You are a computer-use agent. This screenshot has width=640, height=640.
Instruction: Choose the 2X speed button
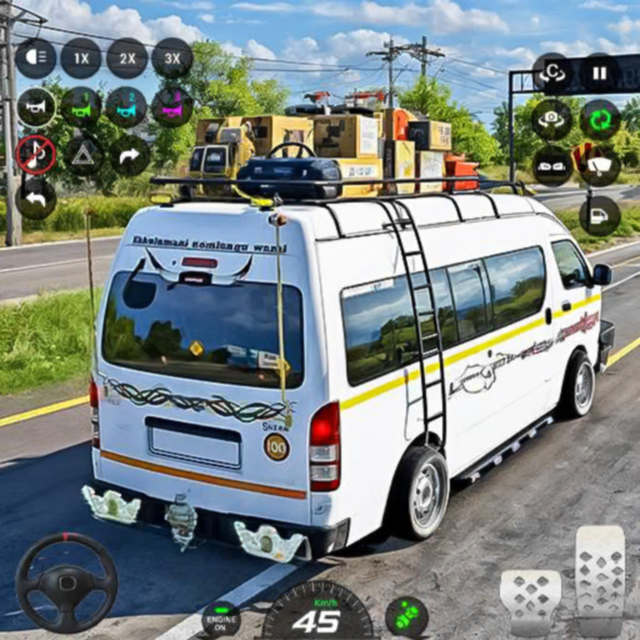click(x=127, y=59)
